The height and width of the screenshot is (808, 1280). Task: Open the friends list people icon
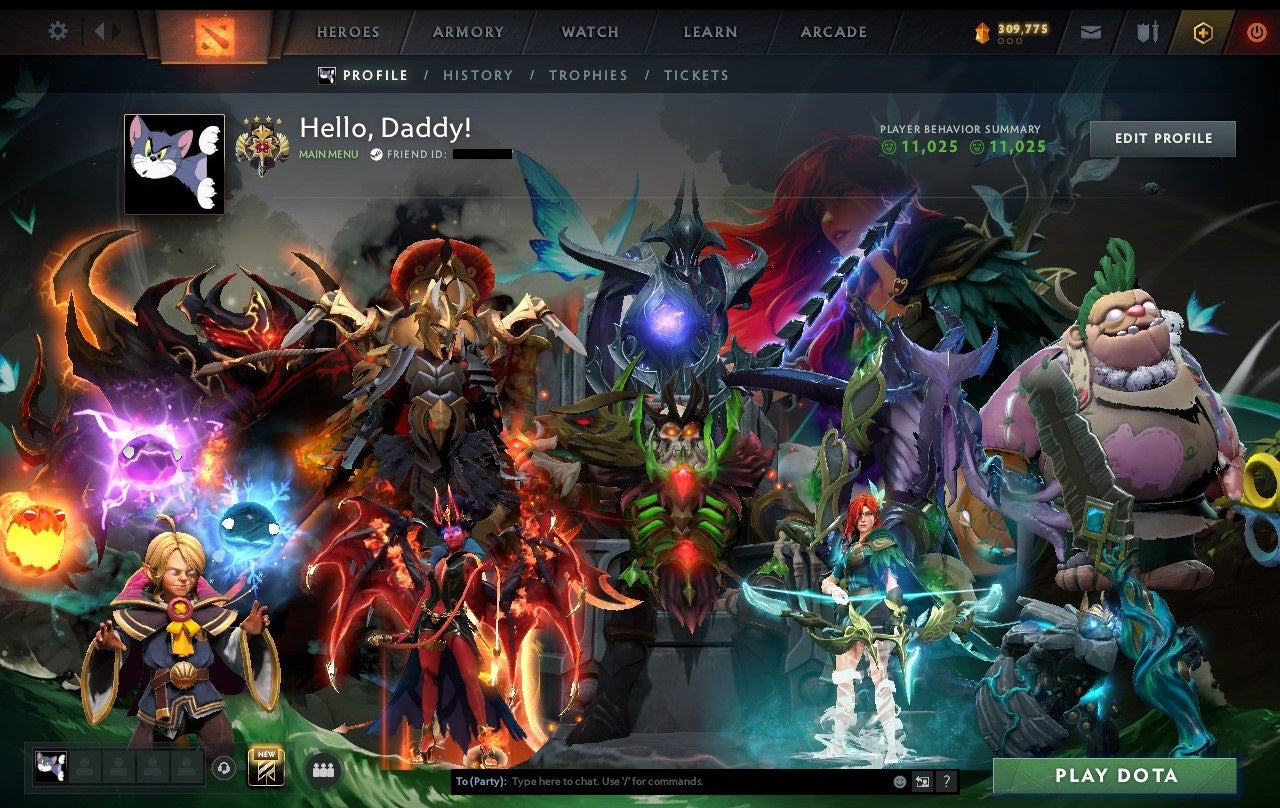tap(323, 768)
